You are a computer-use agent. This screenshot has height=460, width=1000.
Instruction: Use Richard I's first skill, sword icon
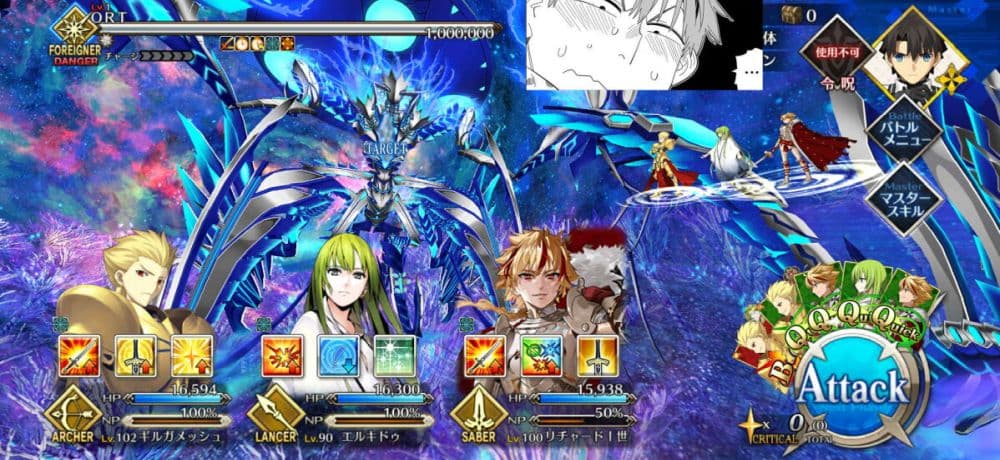coord(483,355)
